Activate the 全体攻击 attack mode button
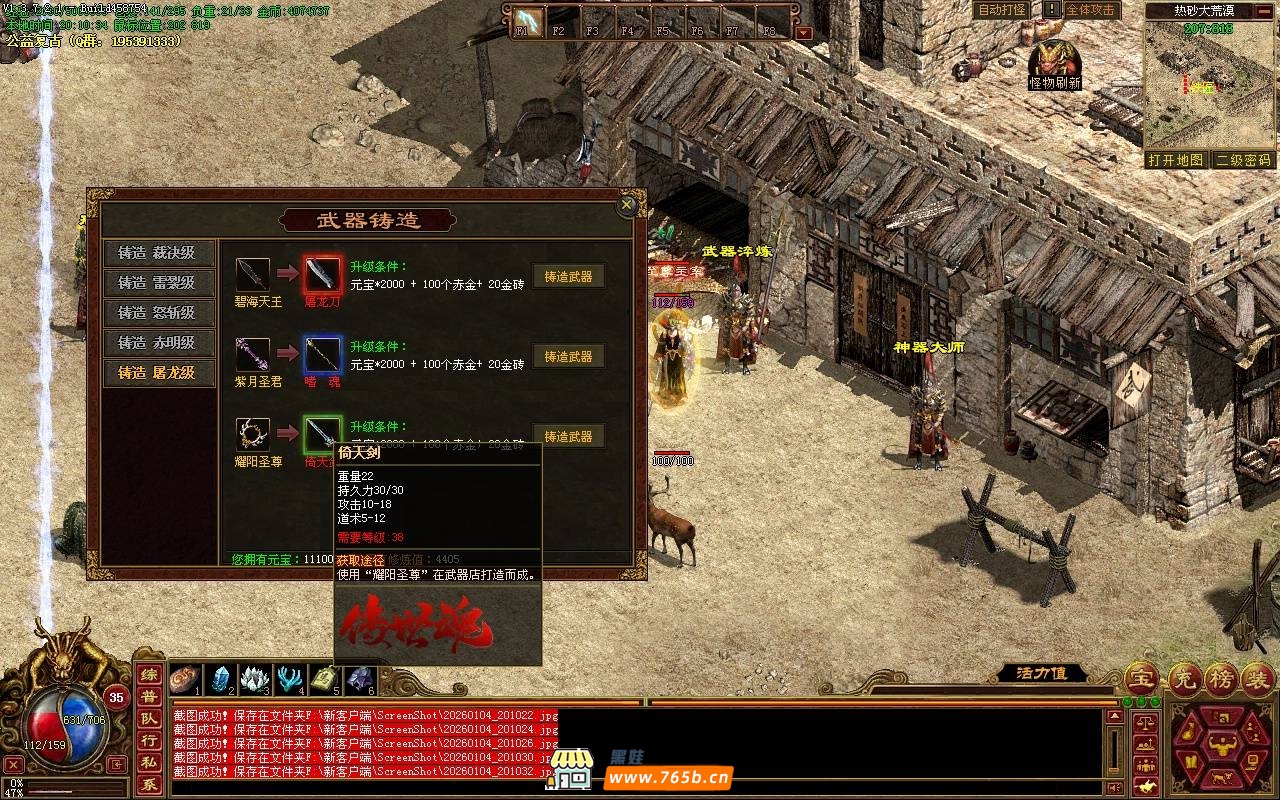The height and width of the screenshot is (800, 1280). tap(1090, 10)
